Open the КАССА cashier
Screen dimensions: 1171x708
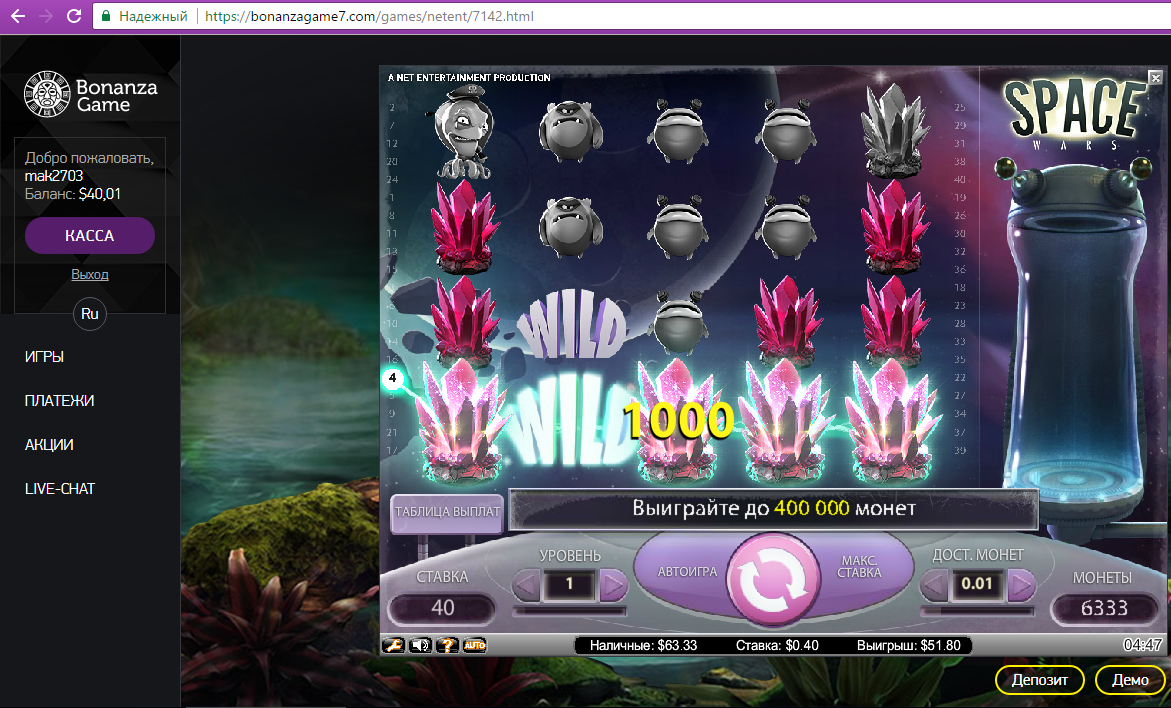[90, 236]
